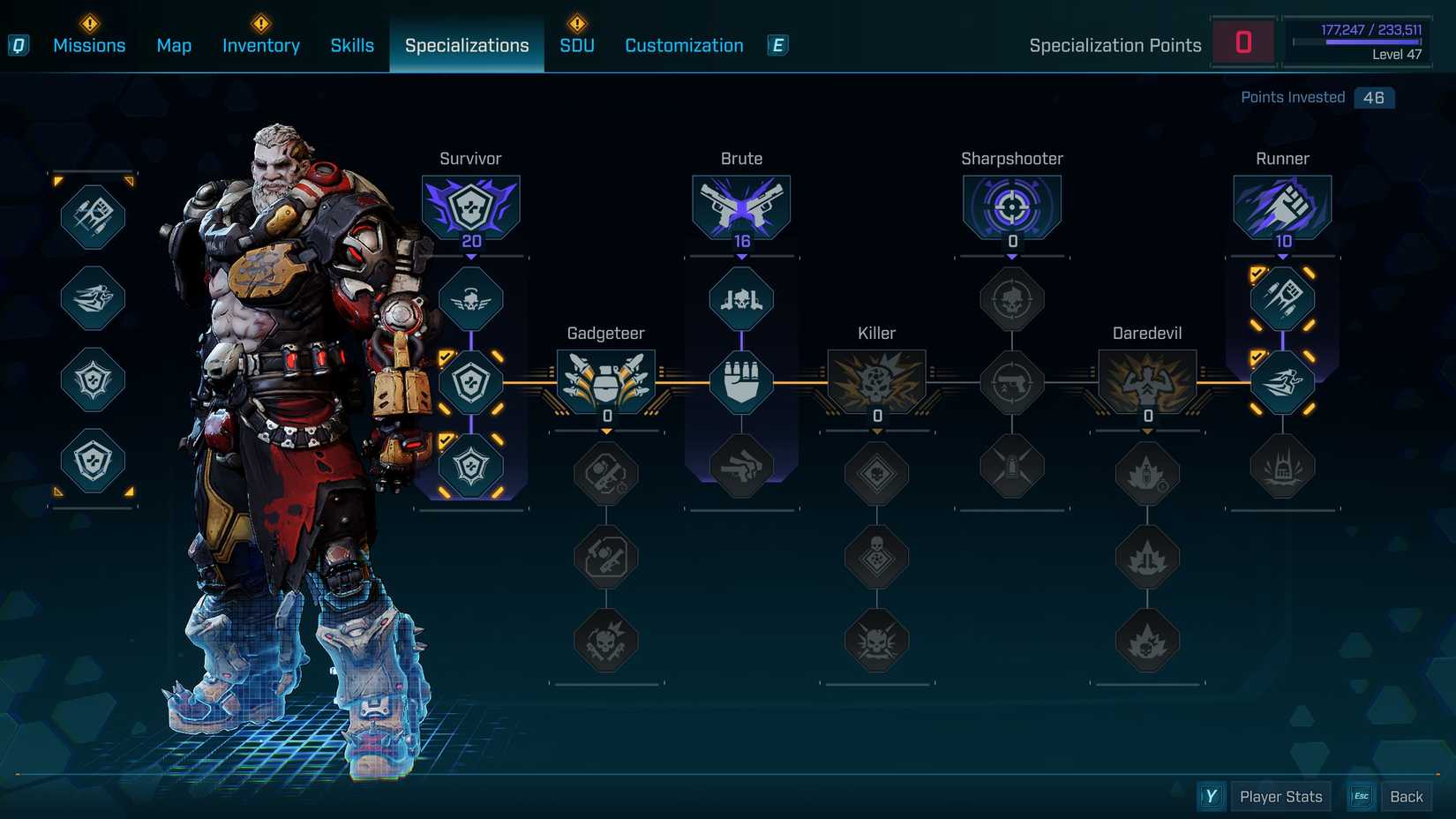Viewport: 1456px width, 819px height.
Task: Switch to the Customization tab
Action: (x=683, y=44)
